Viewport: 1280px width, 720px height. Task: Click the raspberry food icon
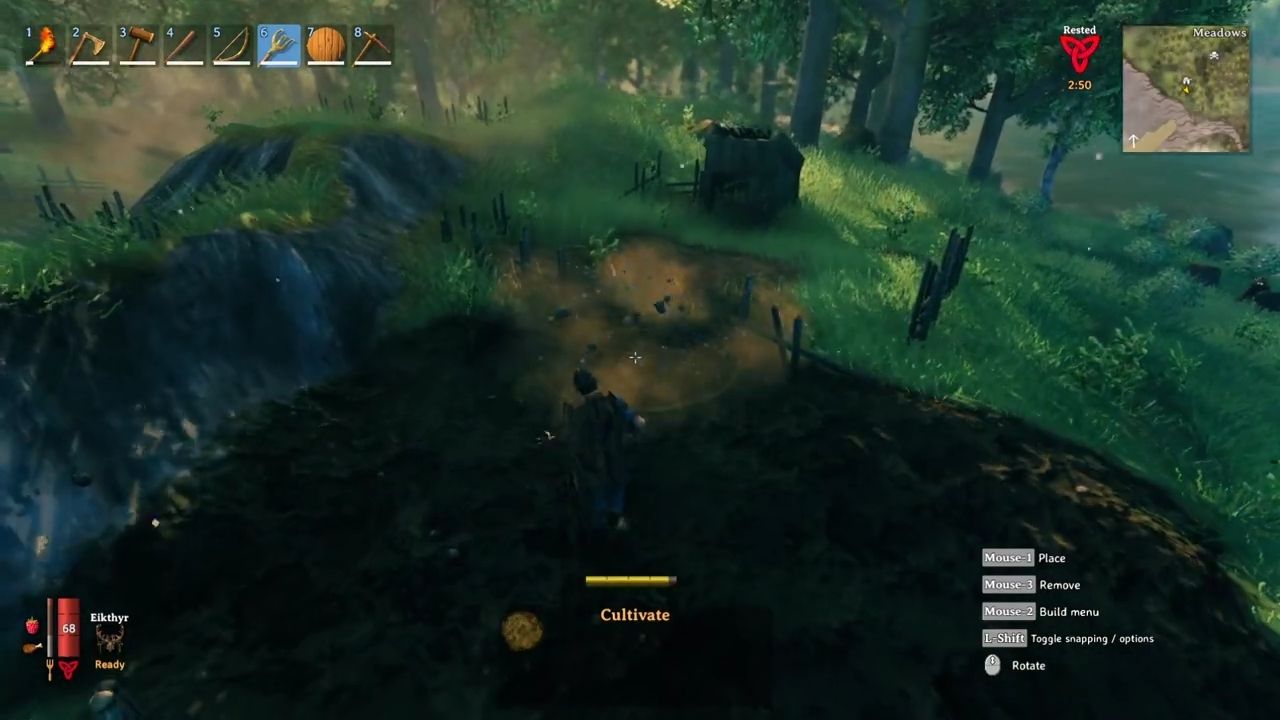(31, 625)
